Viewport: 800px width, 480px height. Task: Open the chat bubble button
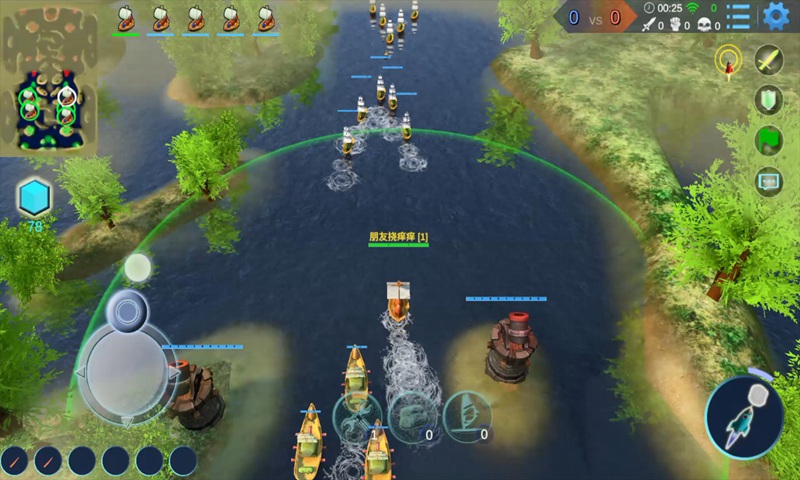pyautogui.click(x=768, y=181)
